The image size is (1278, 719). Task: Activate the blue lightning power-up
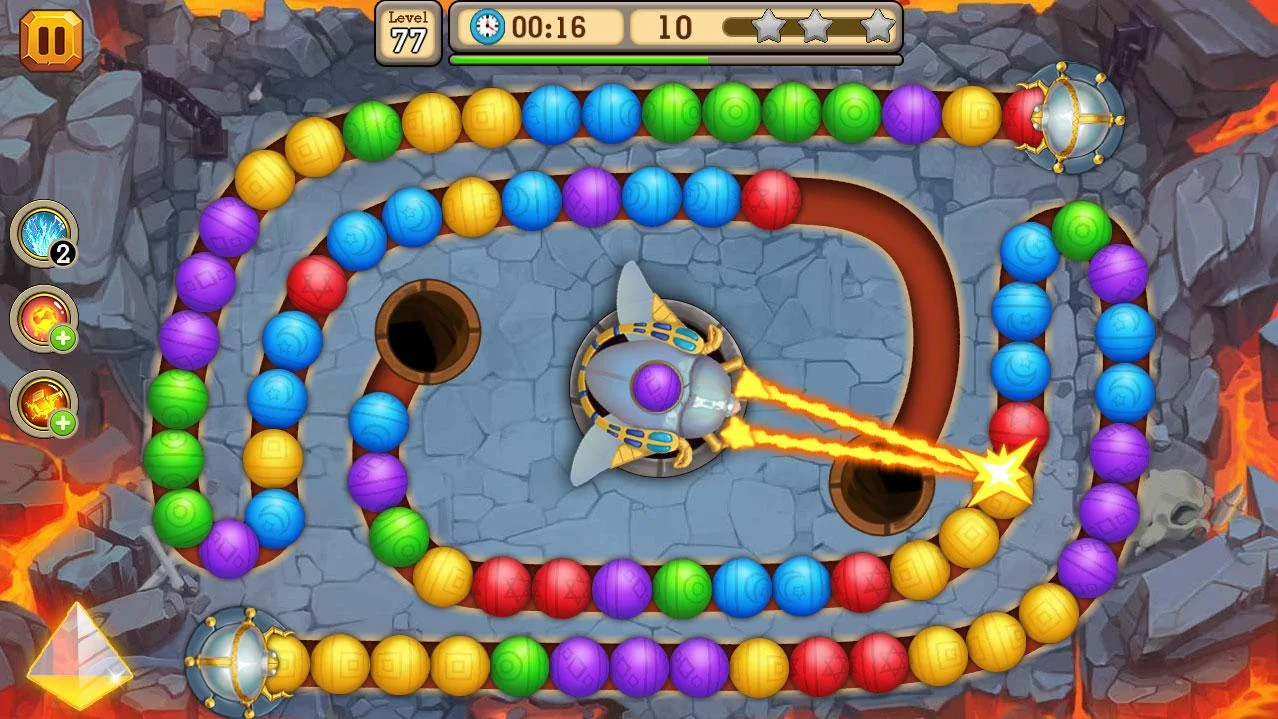[x=44, y=234]
